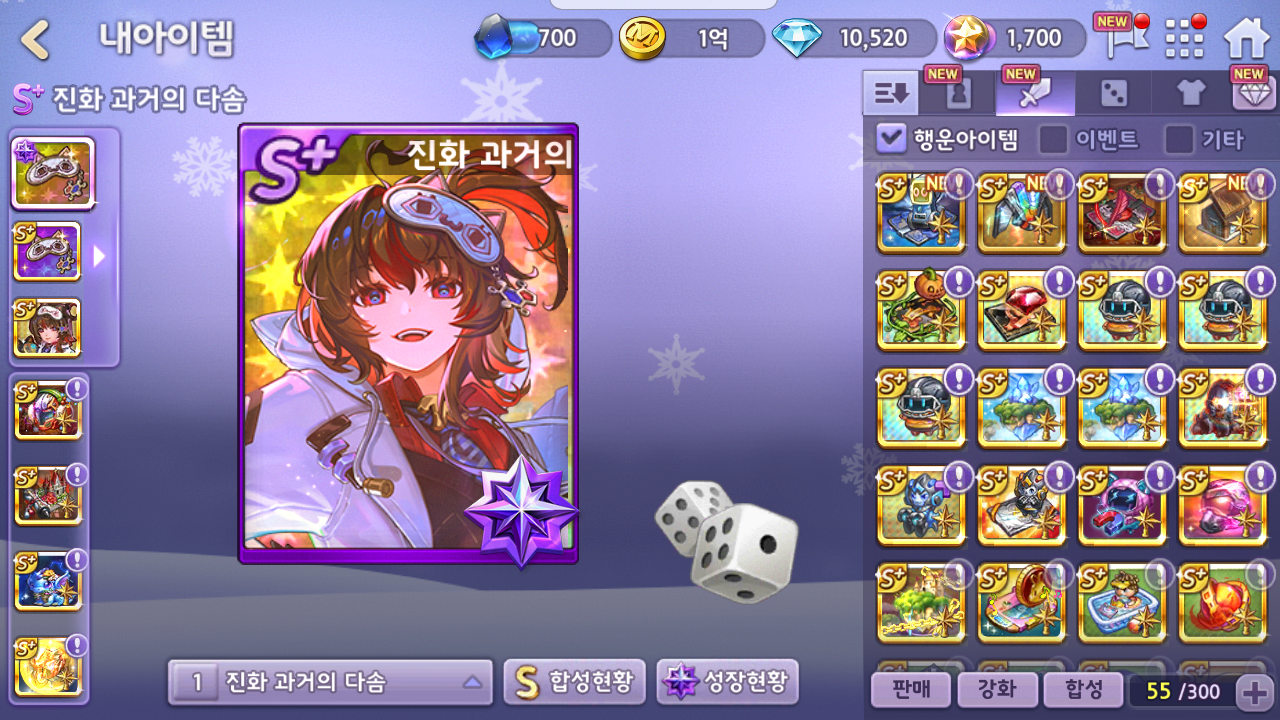1280x720 pixels.
Task: Toggle the 행운아이템 checkbox
Action: (x=890, y=139)
